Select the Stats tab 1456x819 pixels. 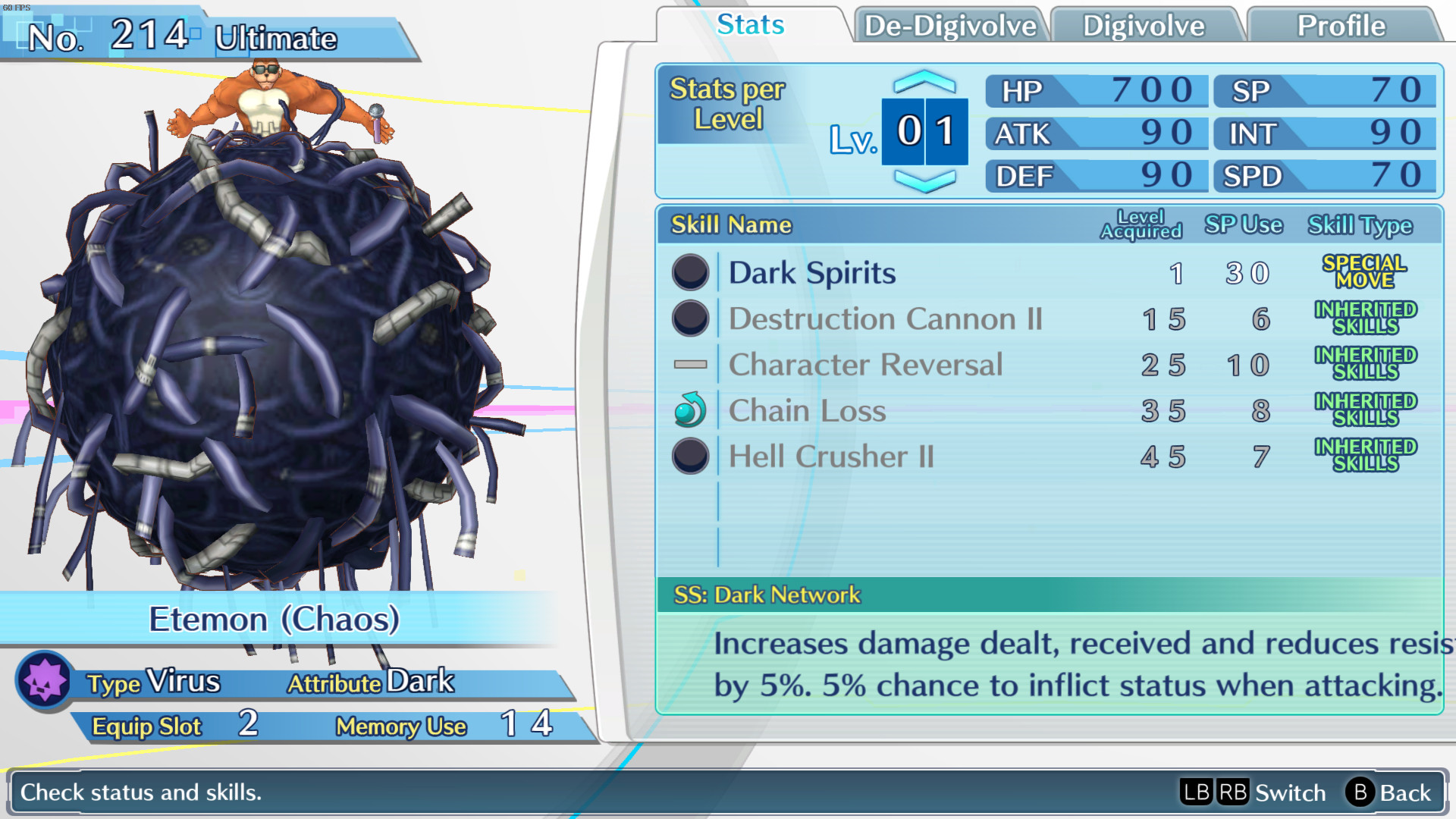pos(749,25)
